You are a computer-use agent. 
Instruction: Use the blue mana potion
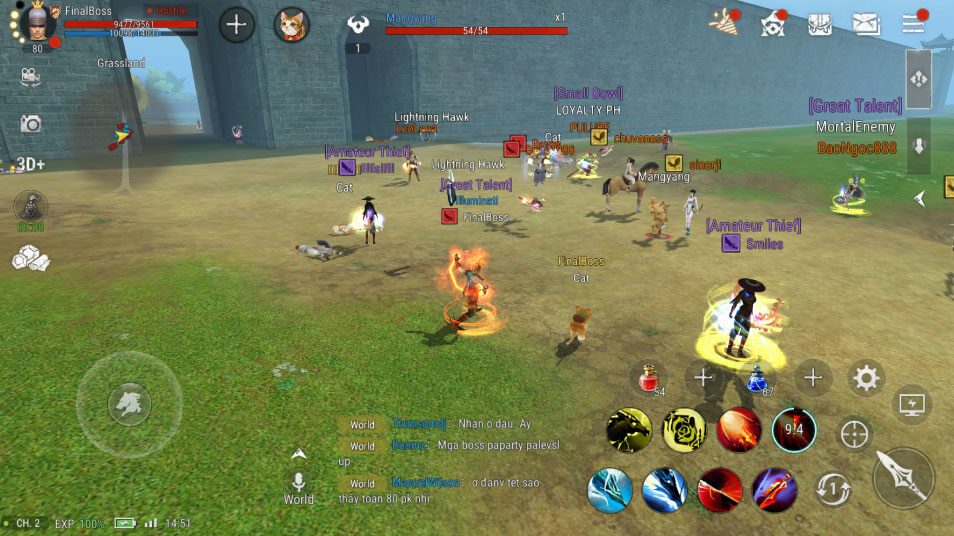(x=757, y=378)
